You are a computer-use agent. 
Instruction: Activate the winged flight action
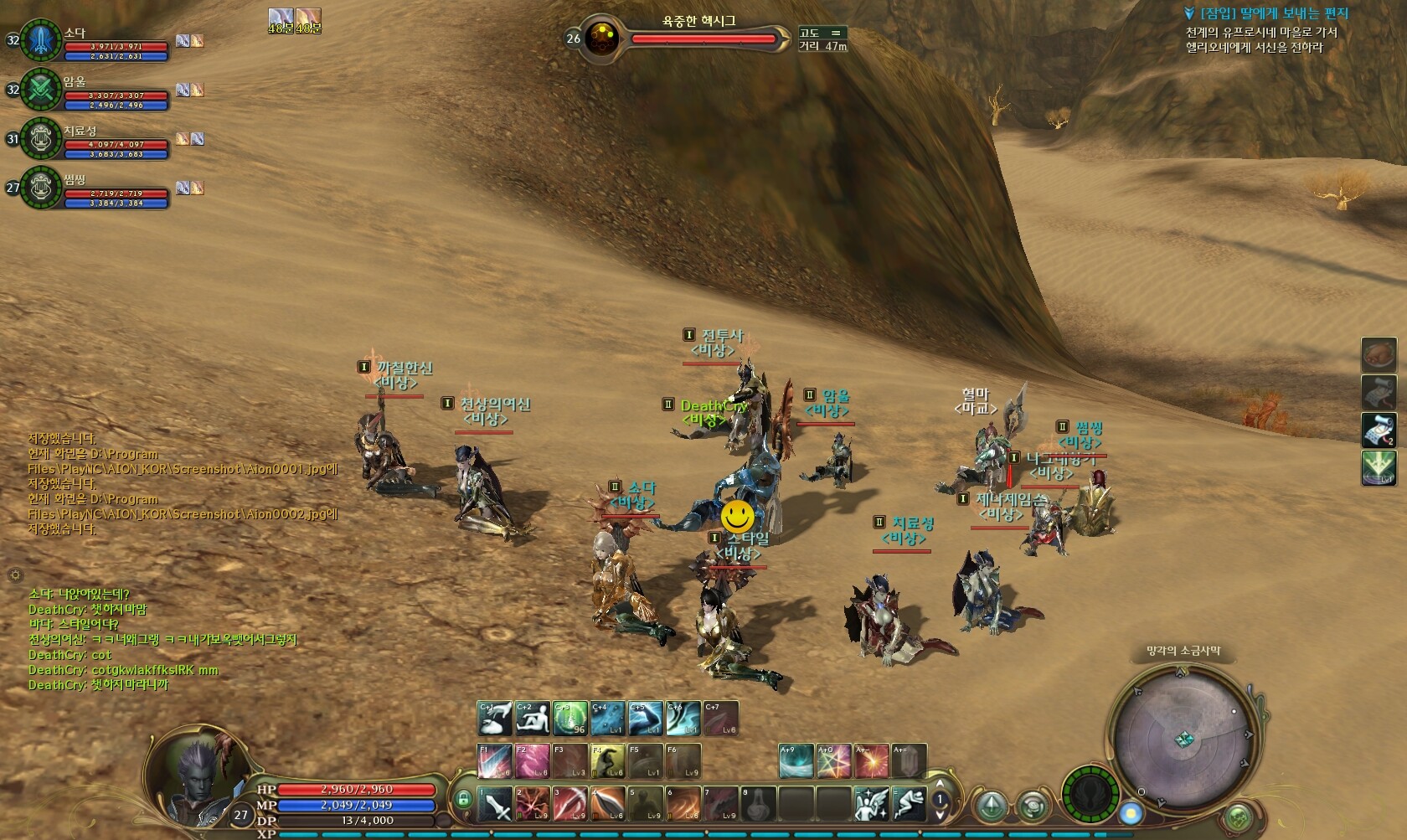coord(872,804)
